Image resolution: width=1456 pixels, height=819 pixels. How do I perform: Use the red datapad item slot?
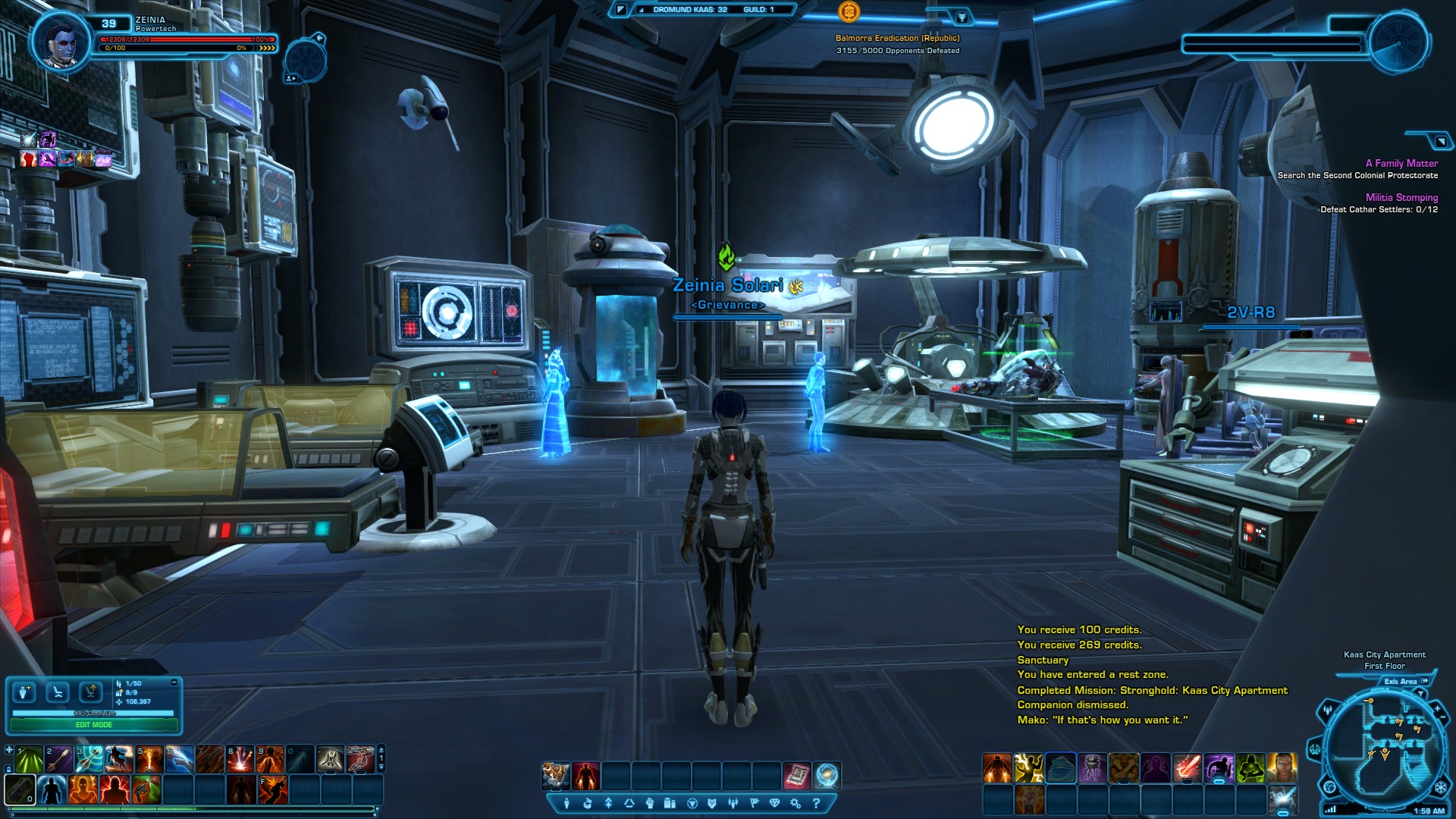tap(797, 775)
